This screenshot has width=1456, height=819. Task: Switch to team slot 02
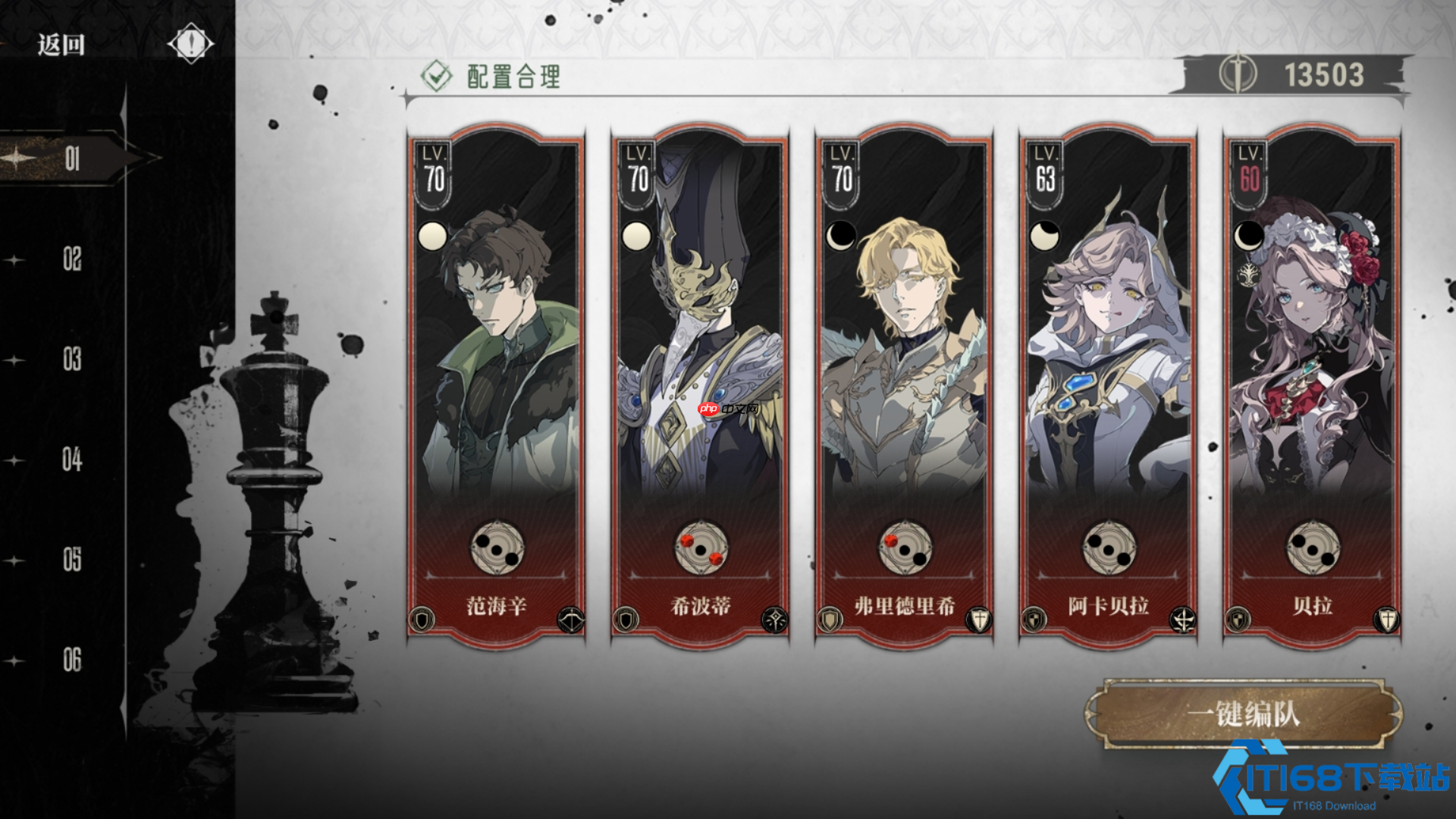[71, 259]
